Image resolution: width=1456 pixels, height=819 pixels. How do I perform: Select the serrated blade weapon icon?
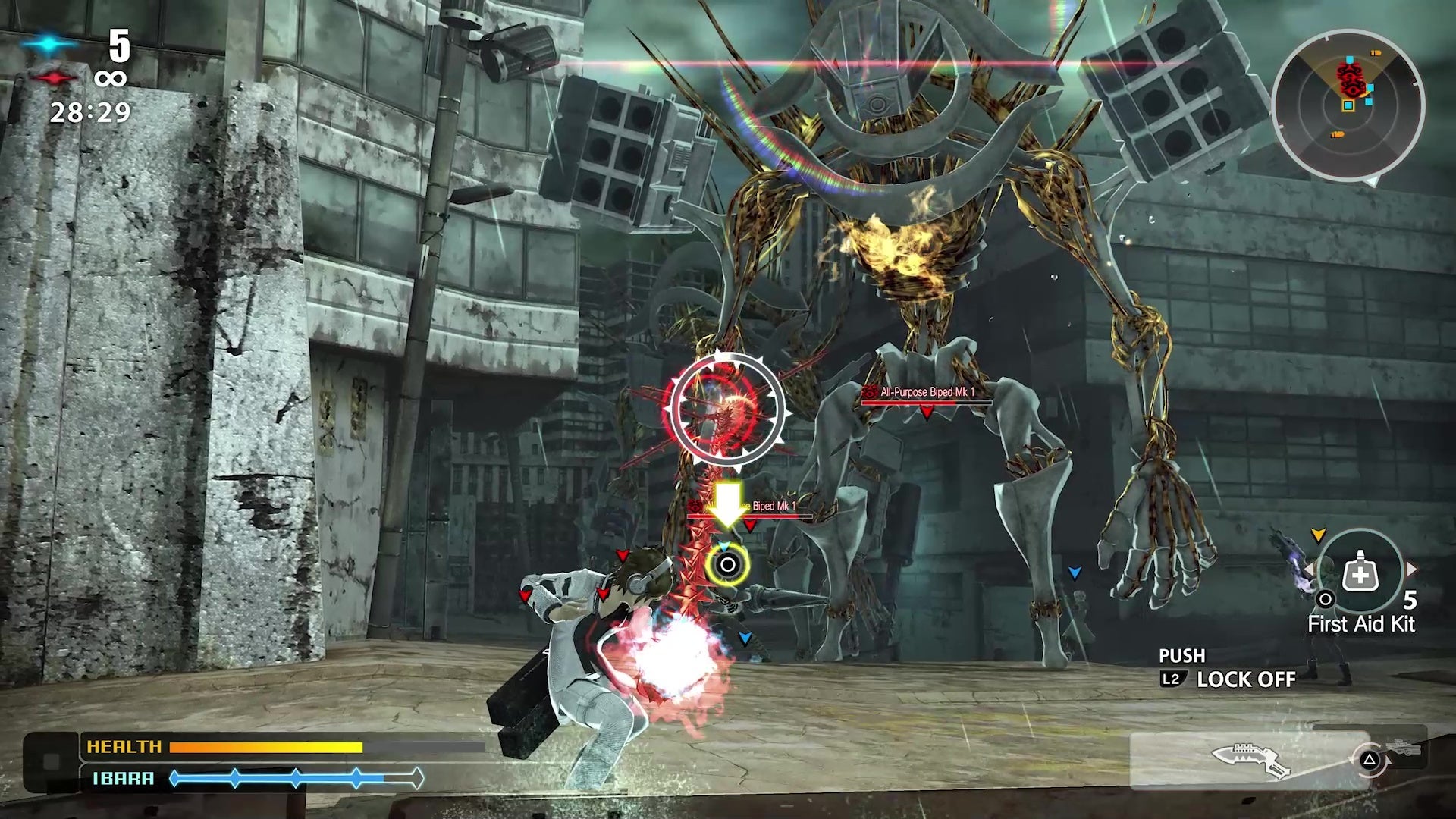coord(1249,760)
